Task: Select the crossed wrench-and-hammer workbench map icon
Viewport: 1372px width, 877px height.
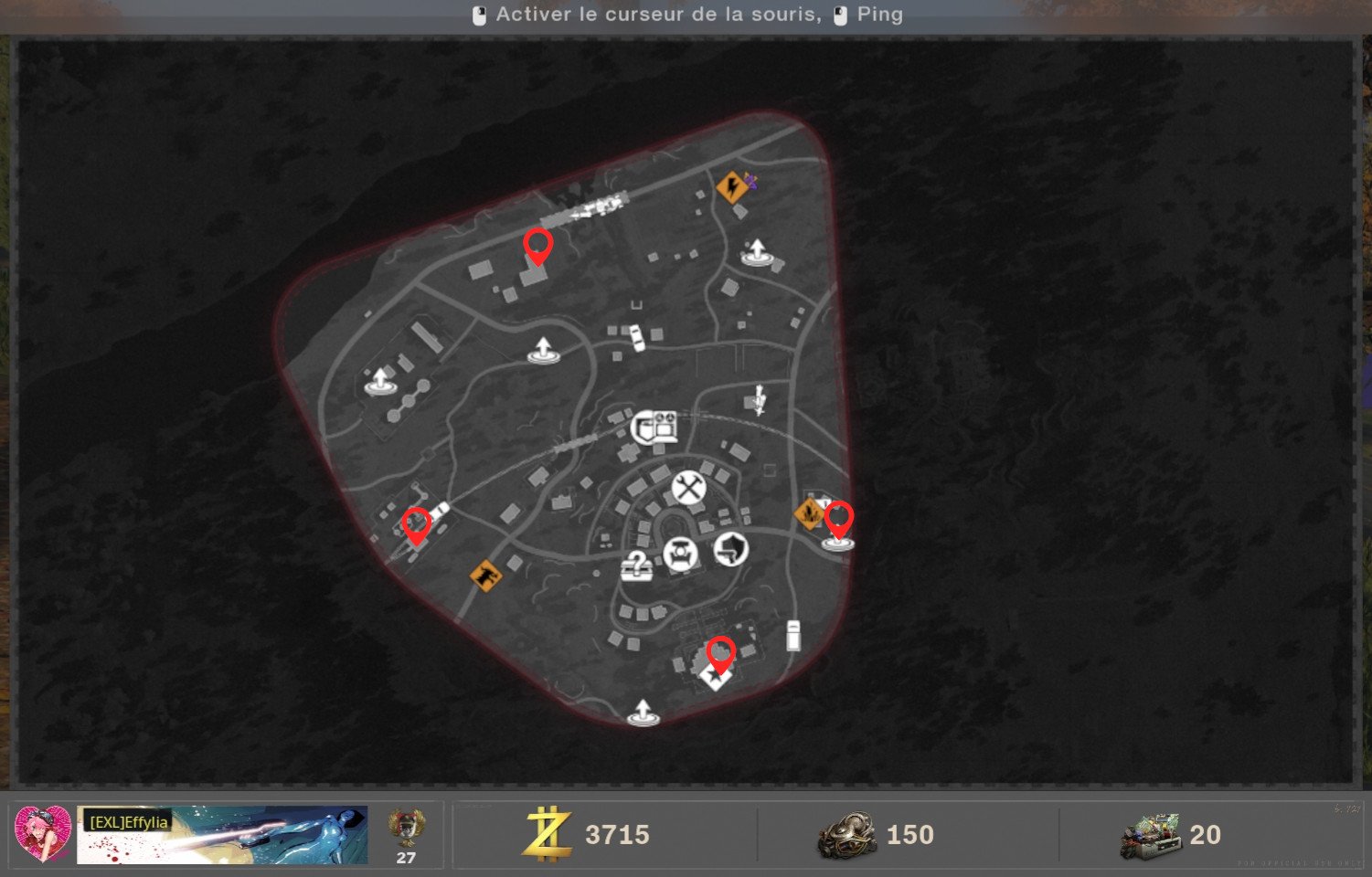Action: [688, 489]
